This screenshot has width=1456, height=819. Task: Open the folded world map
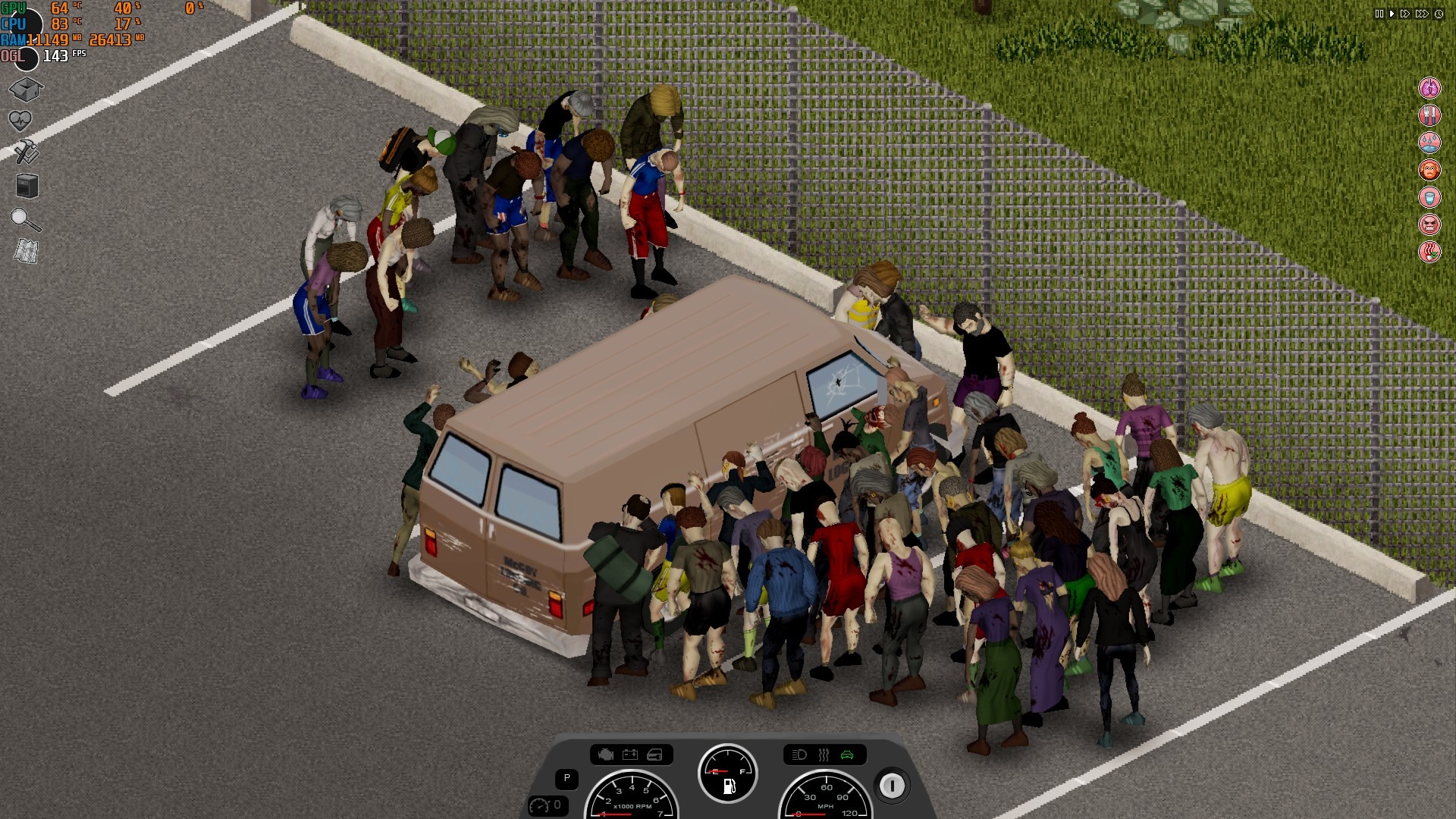tap(27, 251)
